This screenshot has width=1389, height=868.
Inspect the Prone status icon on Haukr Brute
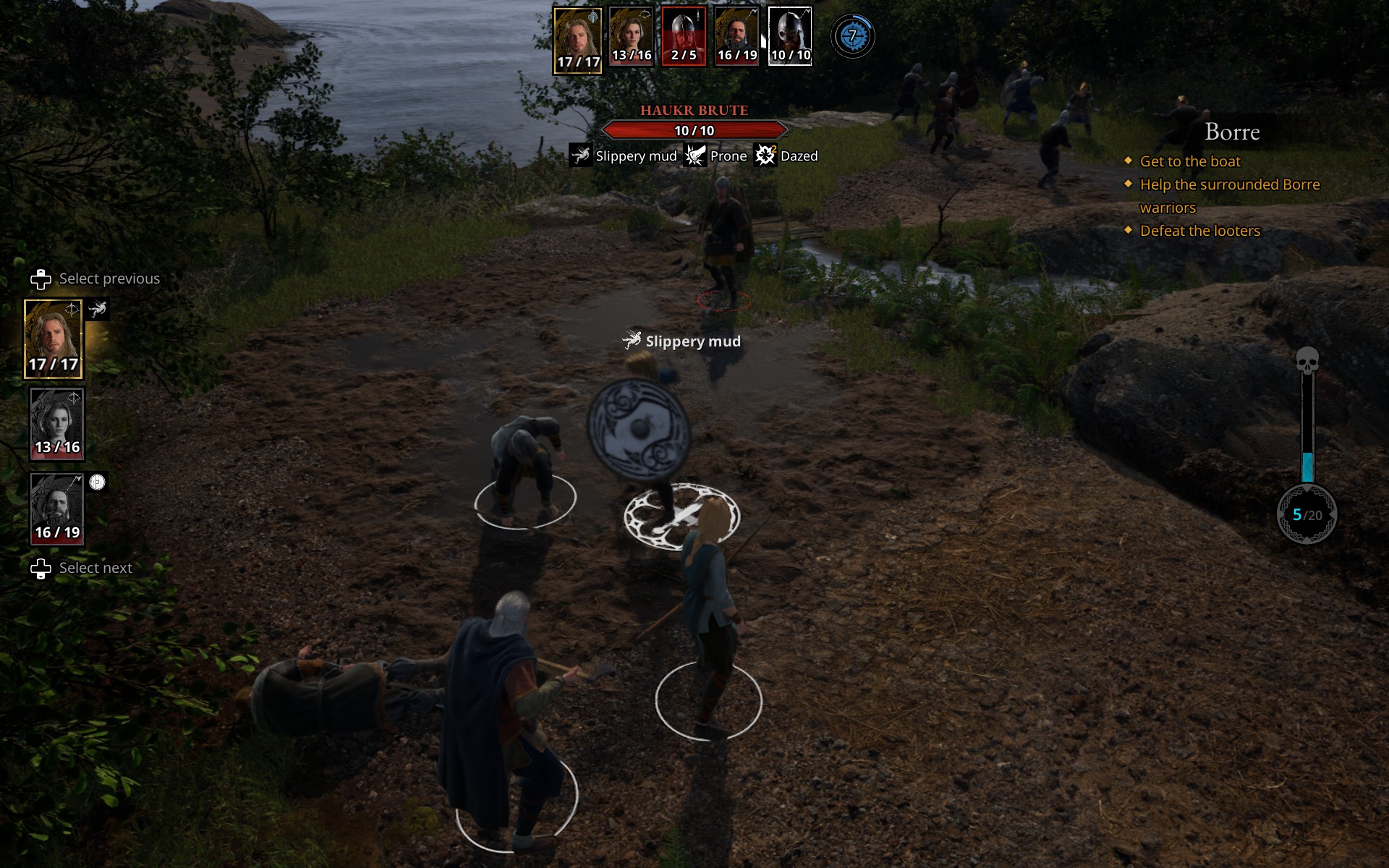[695, 156]
